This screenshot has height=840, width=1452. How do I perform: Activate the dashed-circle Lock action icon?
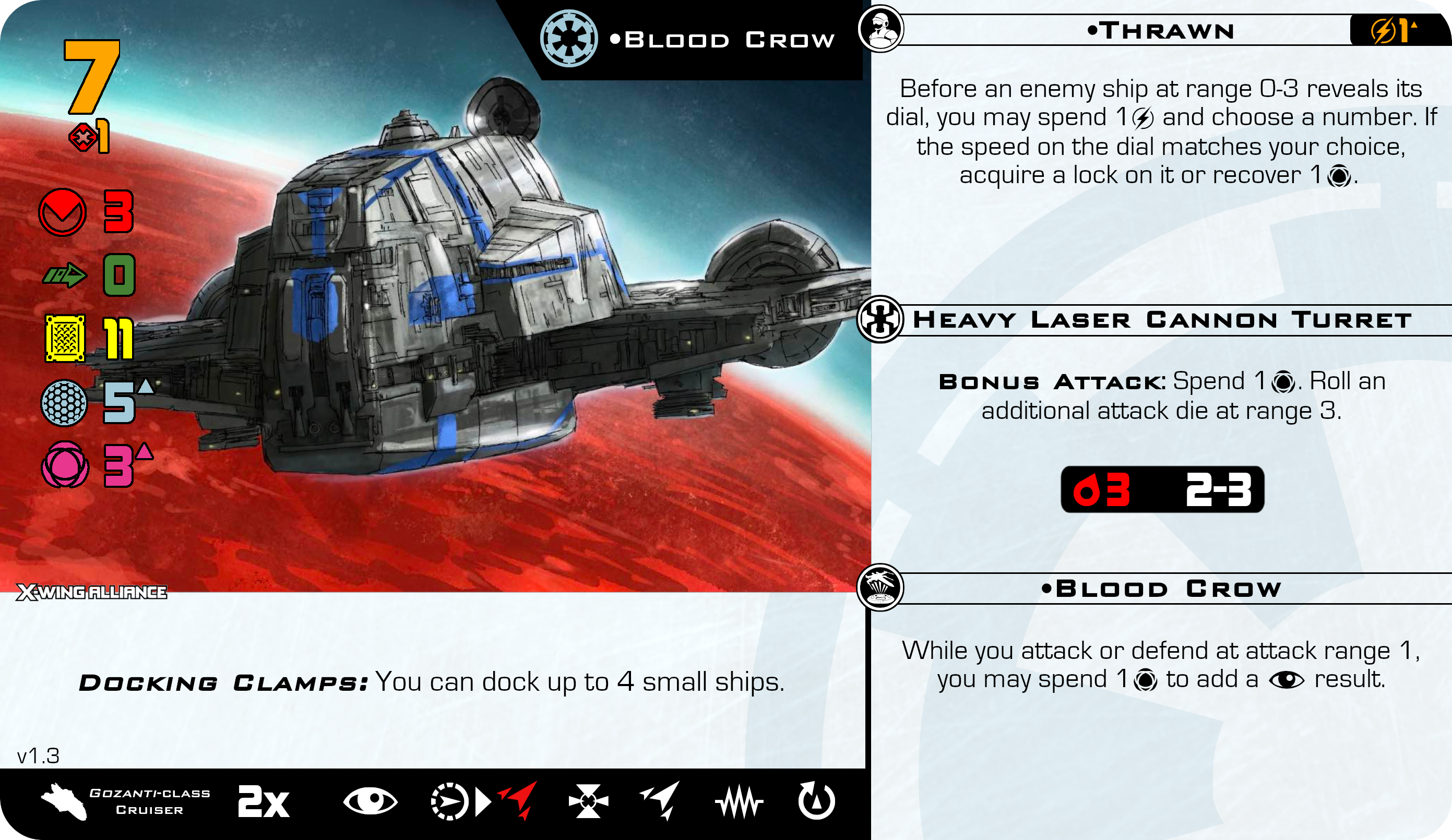tap(449, 801)
